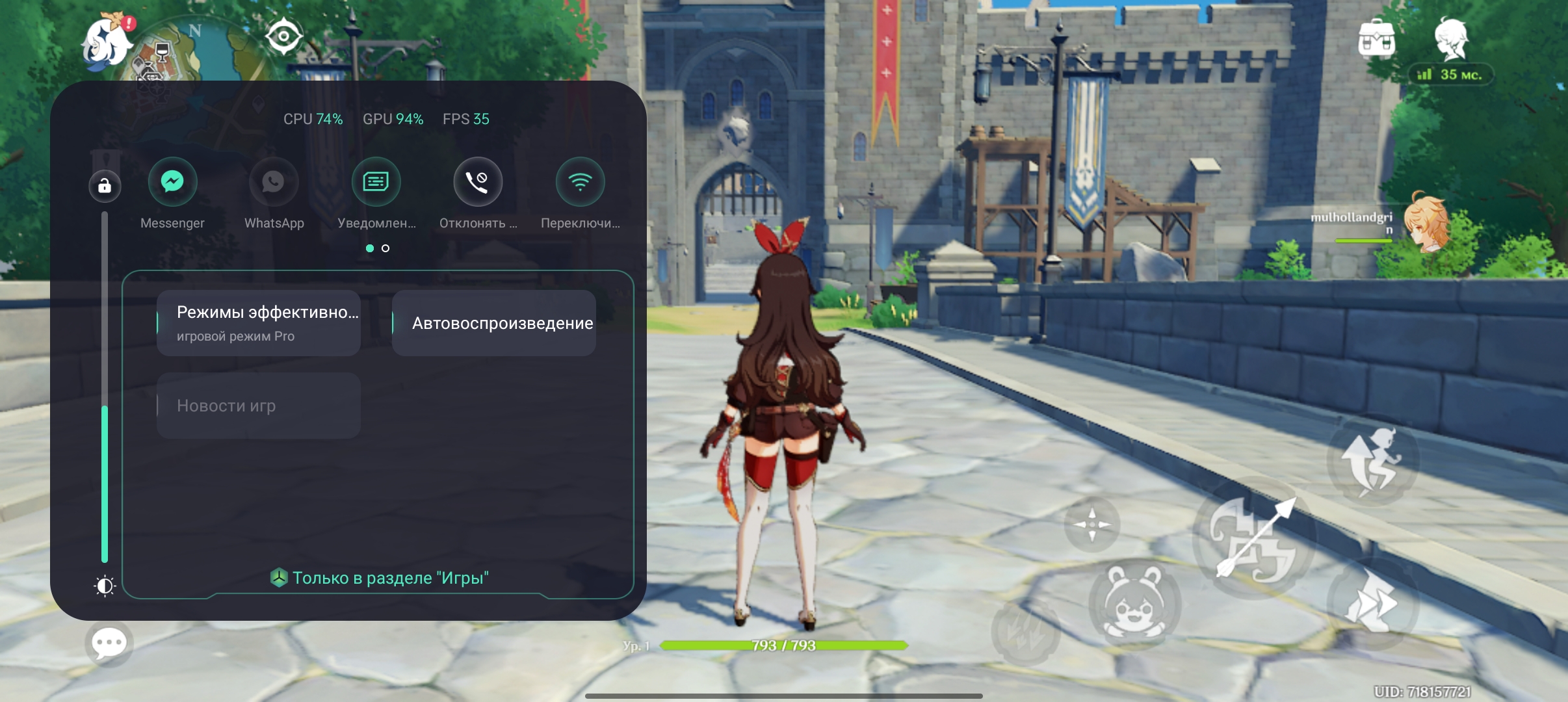Use the Baron Bunny elemental skill
Viewport: 1568px width, 702px height.
(x=1134, y=603)
